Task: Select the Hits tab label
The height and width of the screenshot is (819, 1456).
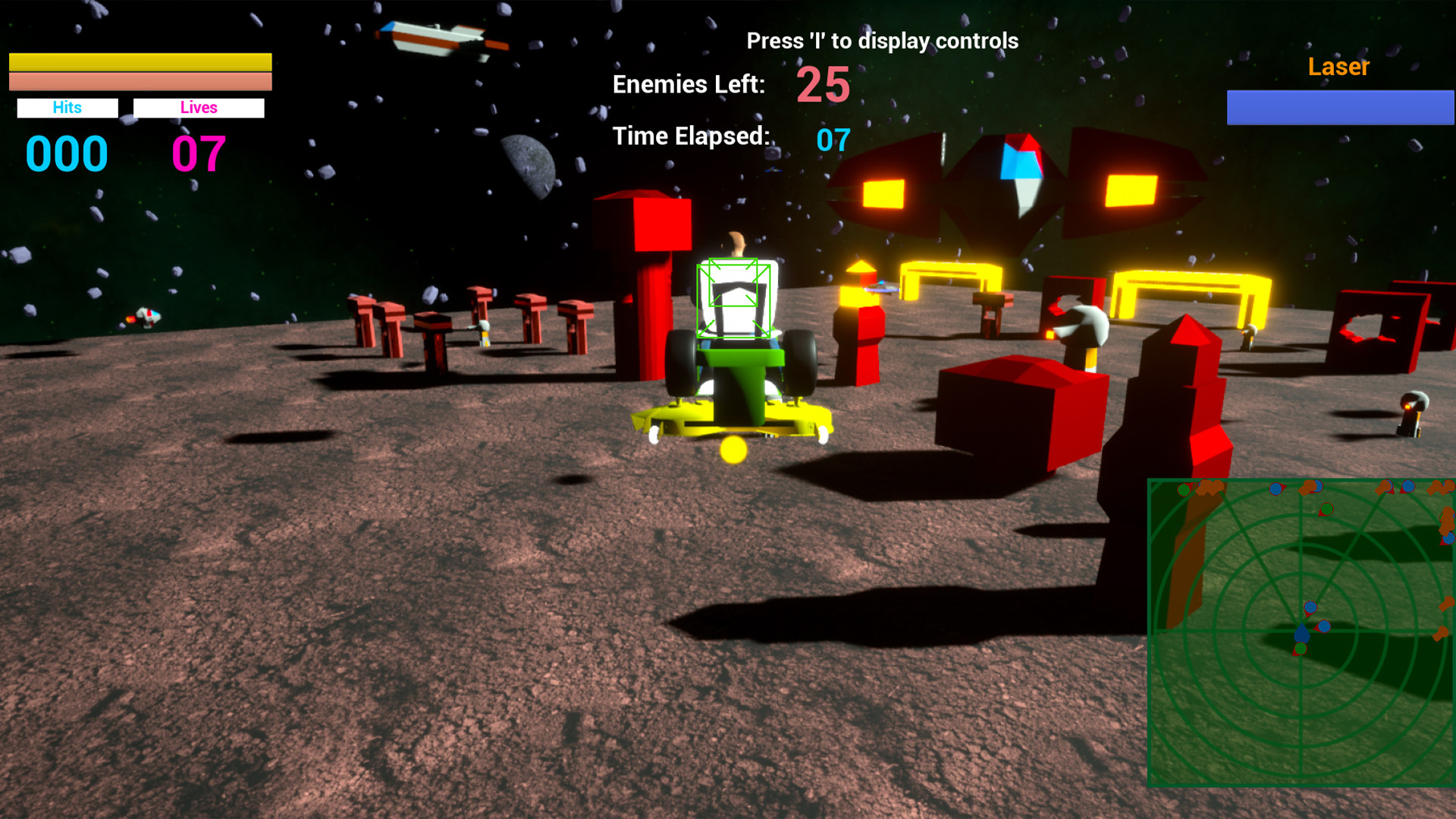Action: (67, 108)
